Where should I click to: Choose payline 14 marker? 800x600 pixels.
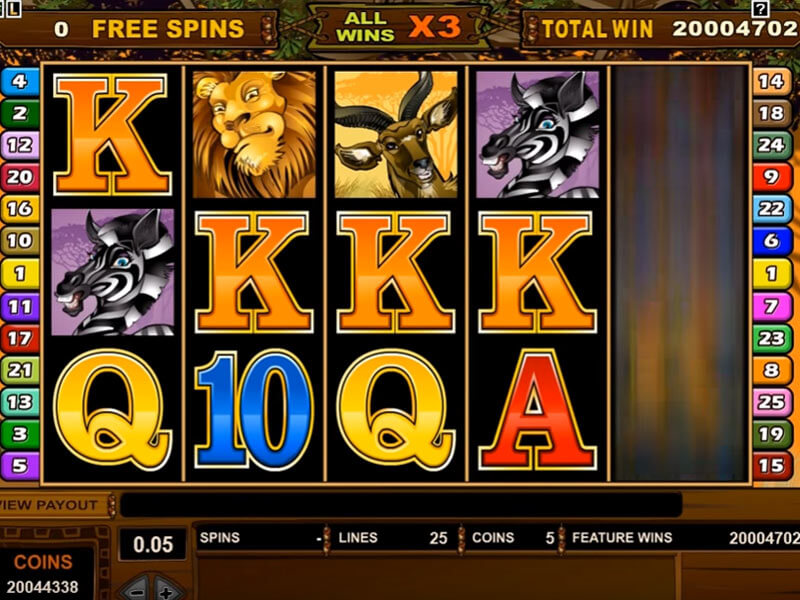(x=770, y=81)
